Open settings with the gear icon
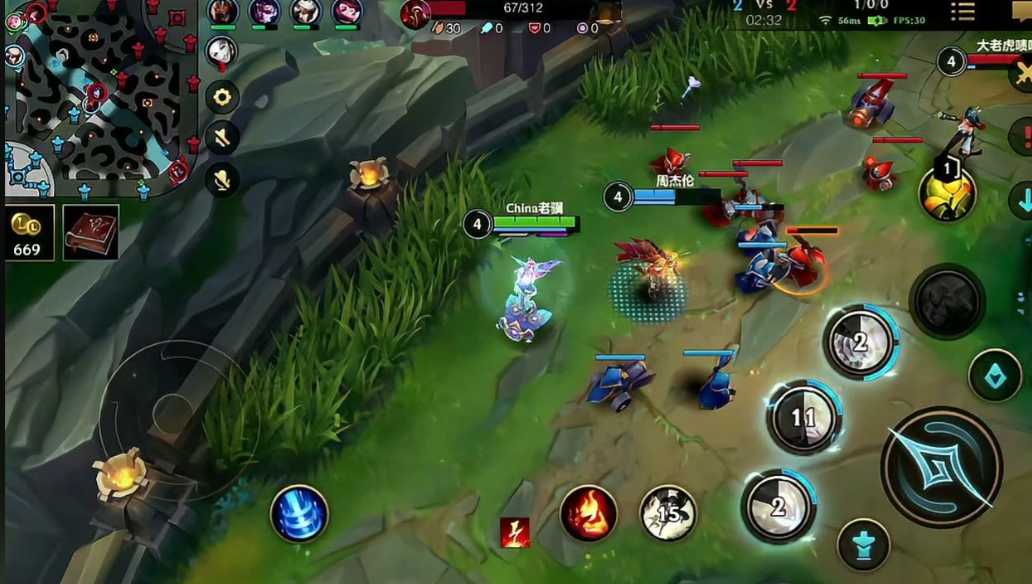Screen dimensions: 1032x584 222,97
